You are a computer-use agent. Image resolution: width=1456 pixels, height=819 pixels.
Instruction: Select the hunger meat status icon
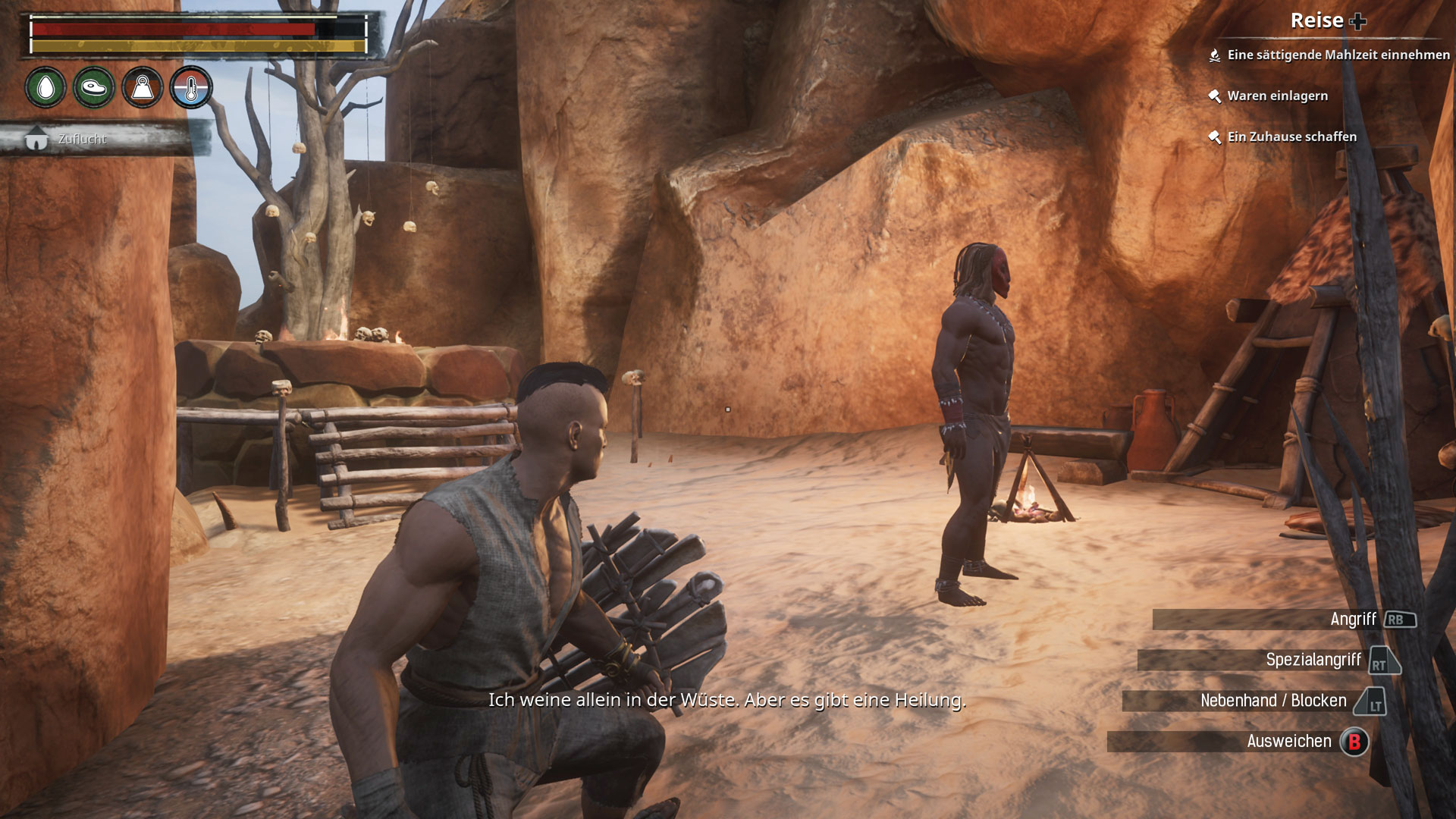point(94,88)
